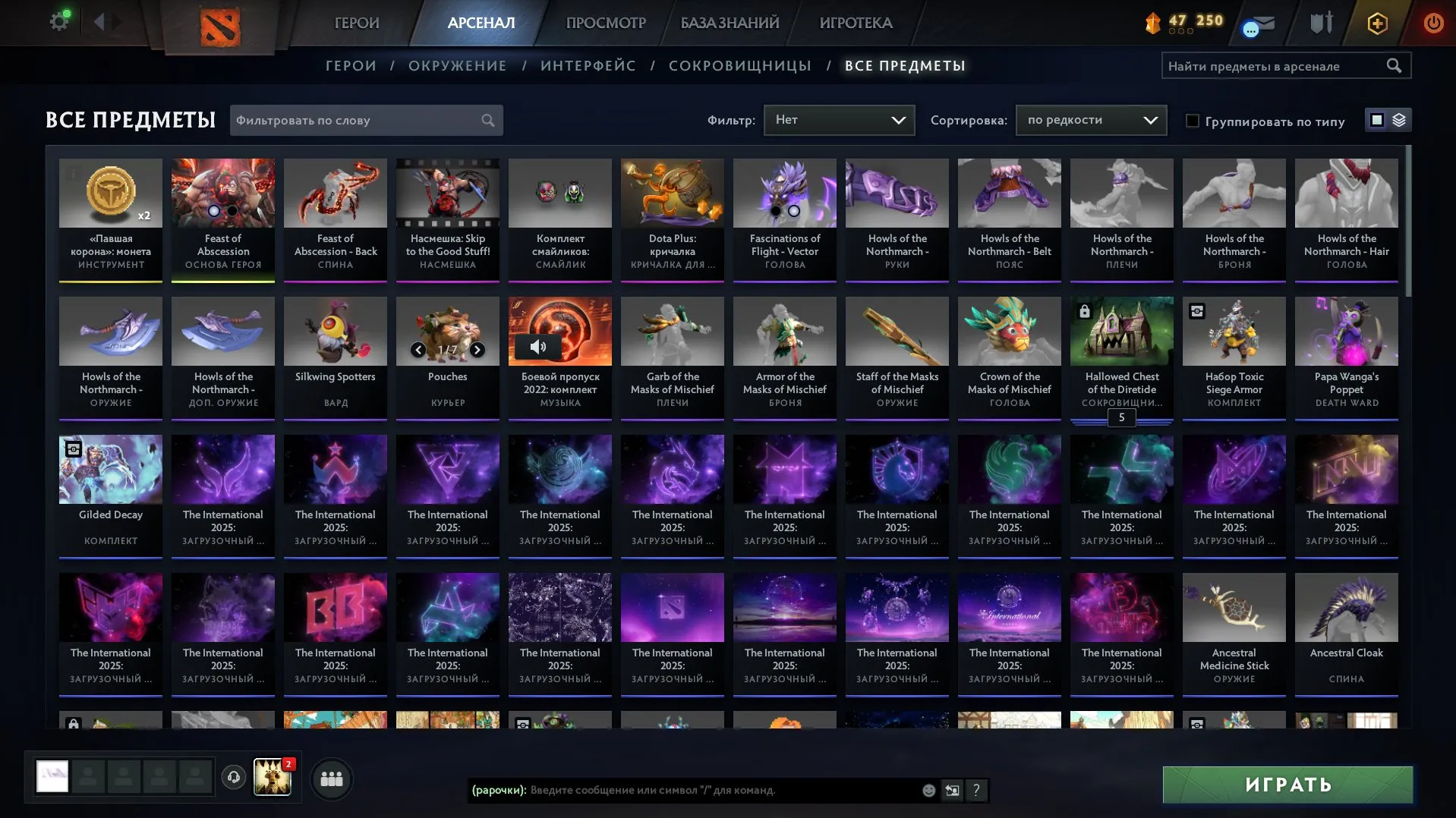
Task: Open the emoji picker in chat bar
Action: pyautogui.click(x=928, y=791)
